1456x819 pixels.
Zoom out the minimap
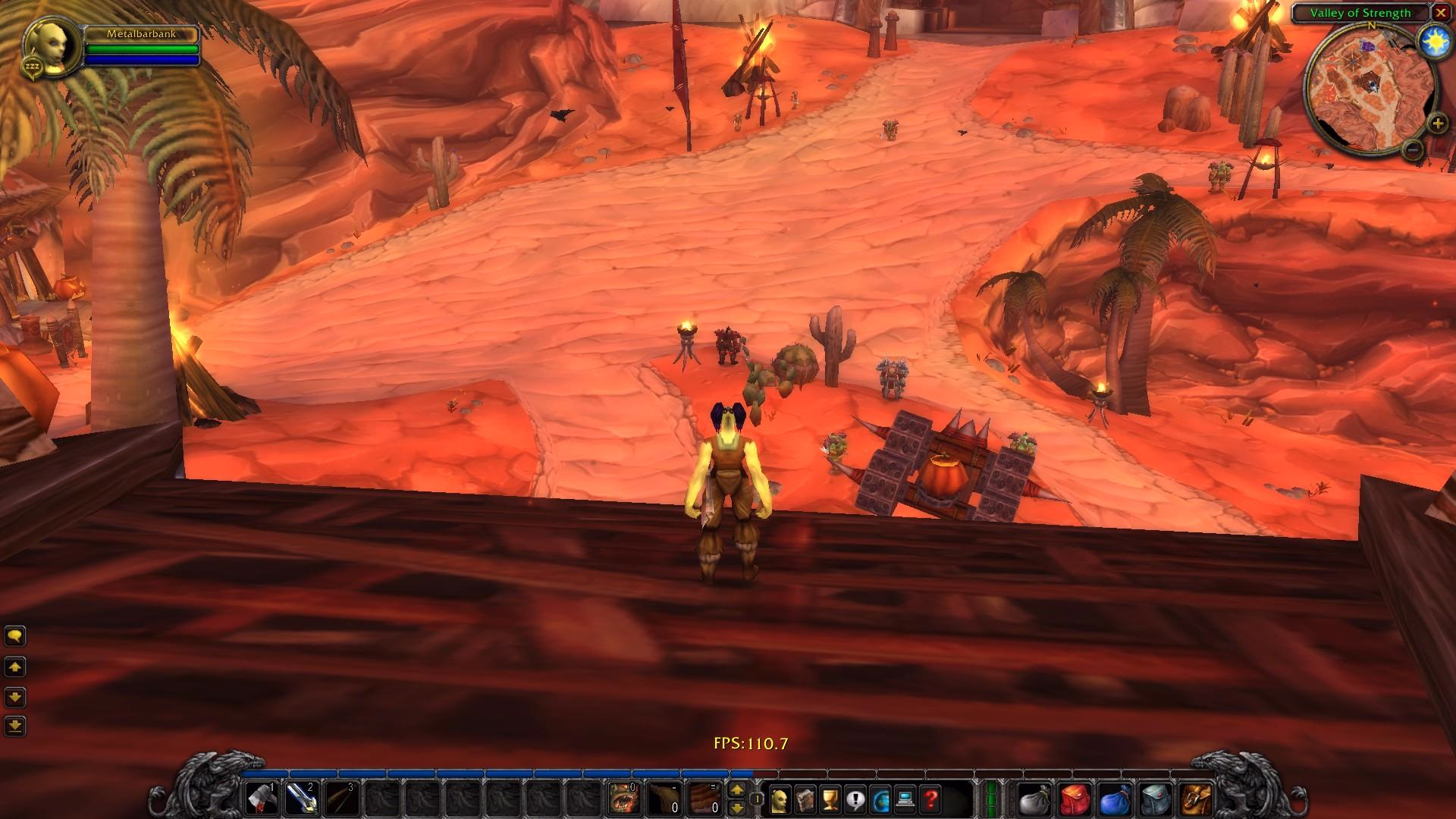(x=1412, y=149)
